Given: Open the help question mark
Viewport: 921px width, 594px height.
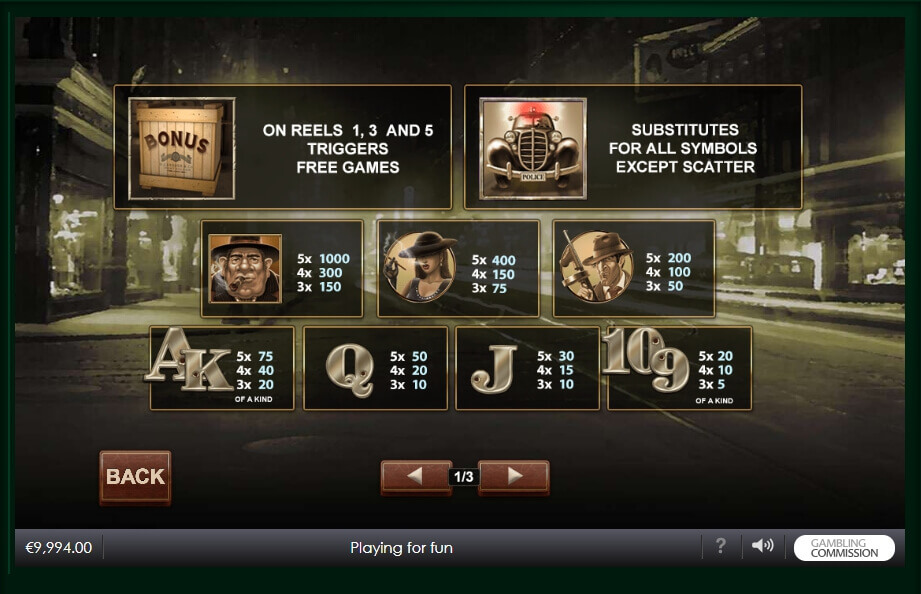Looking at the screenshot, I should coord(720,546).
